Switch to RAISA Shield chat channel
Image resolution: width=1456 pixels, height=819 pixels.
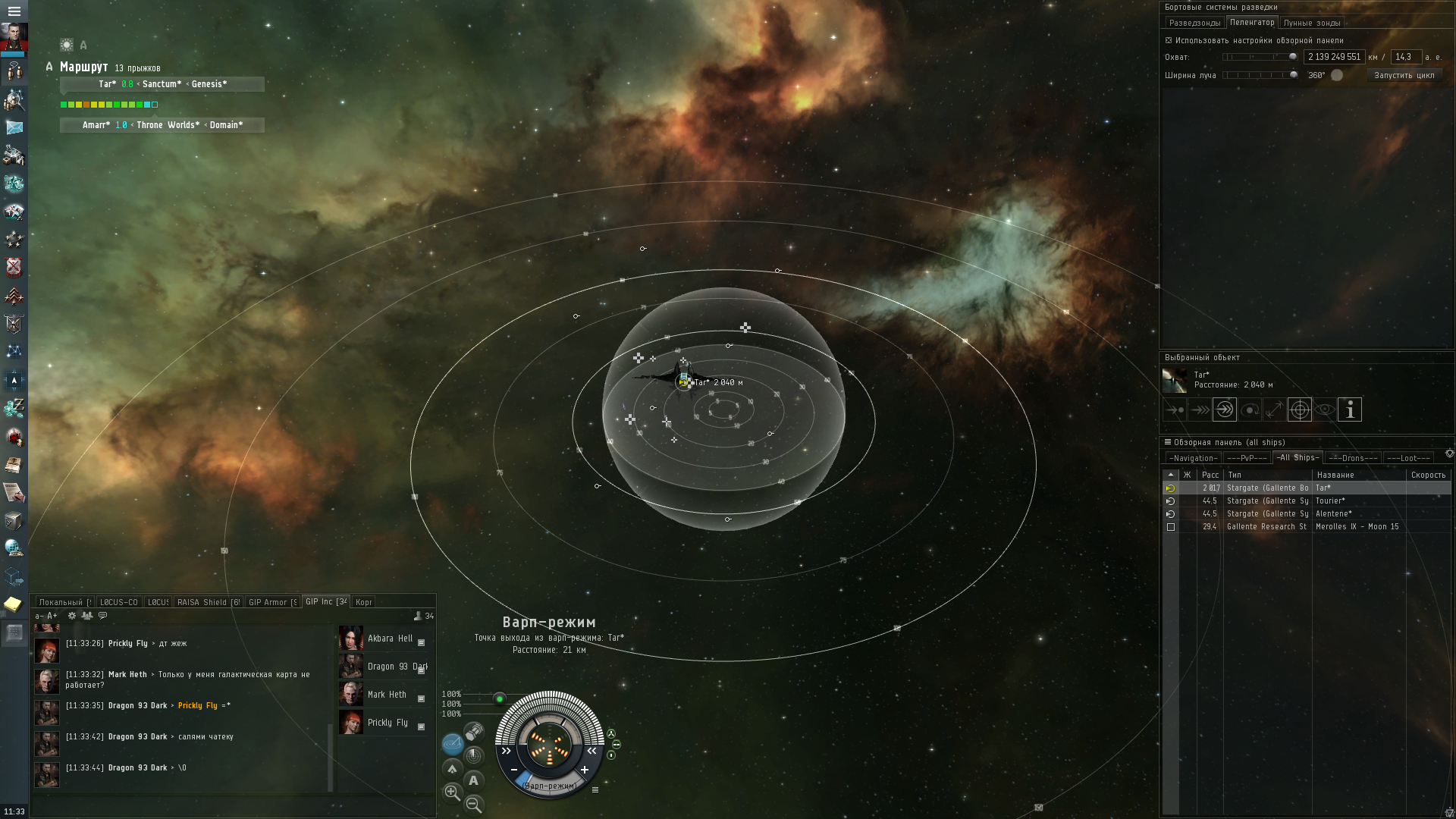208,602
